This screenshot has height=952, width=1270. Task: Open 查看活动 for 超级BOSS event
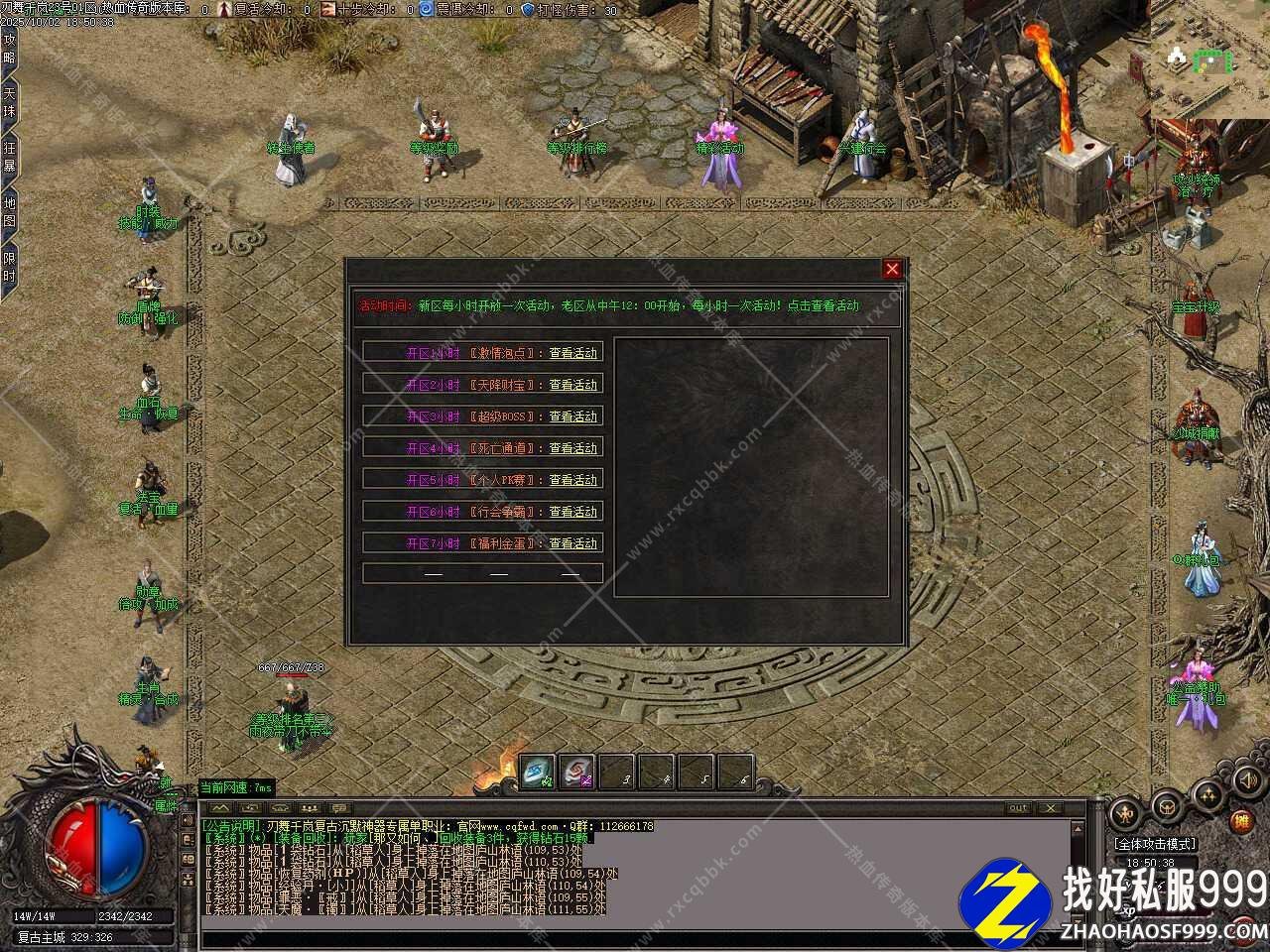coord(573,416)
